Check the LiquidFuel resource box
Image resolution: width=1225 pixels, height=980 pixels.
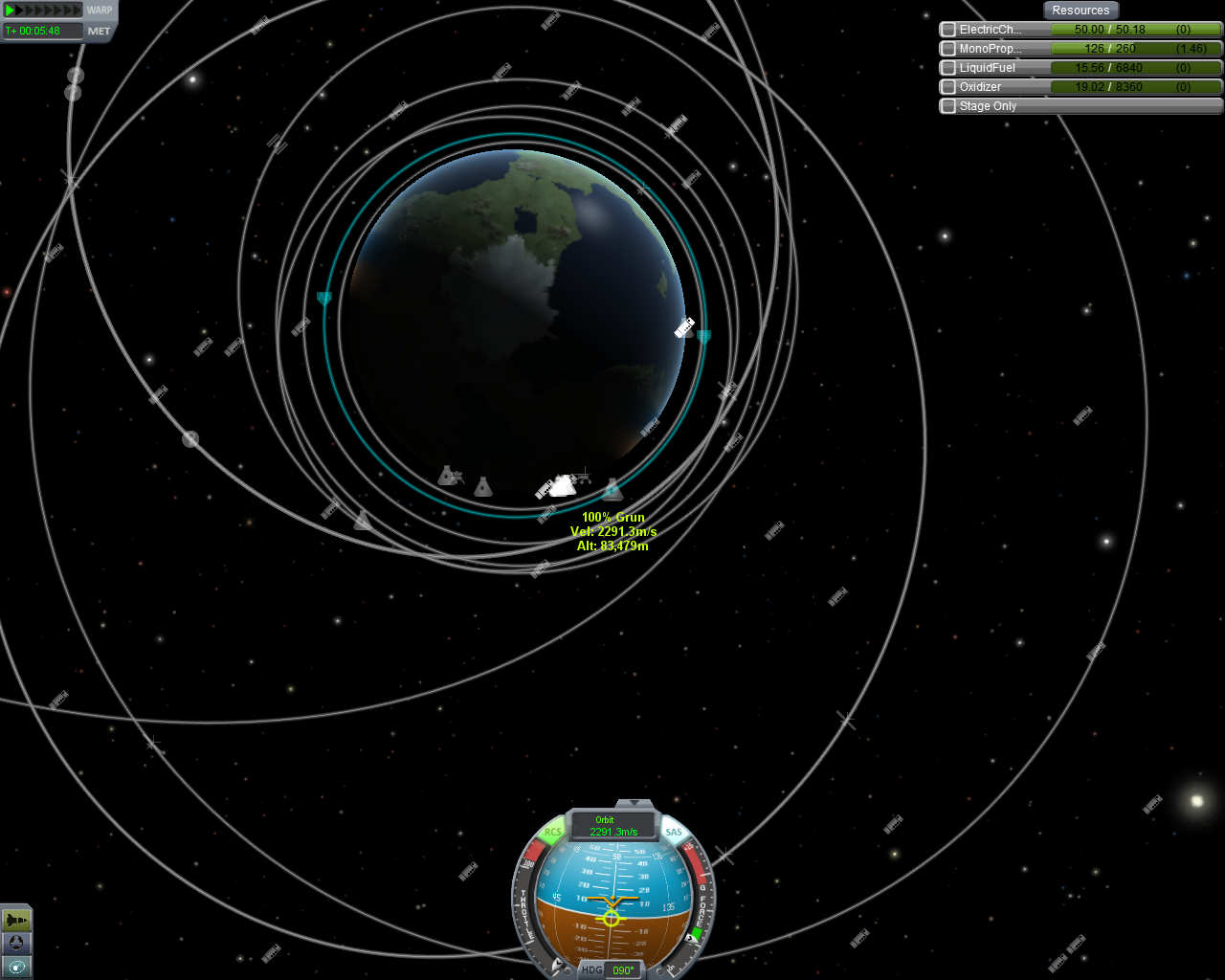(x=948, y=68)
